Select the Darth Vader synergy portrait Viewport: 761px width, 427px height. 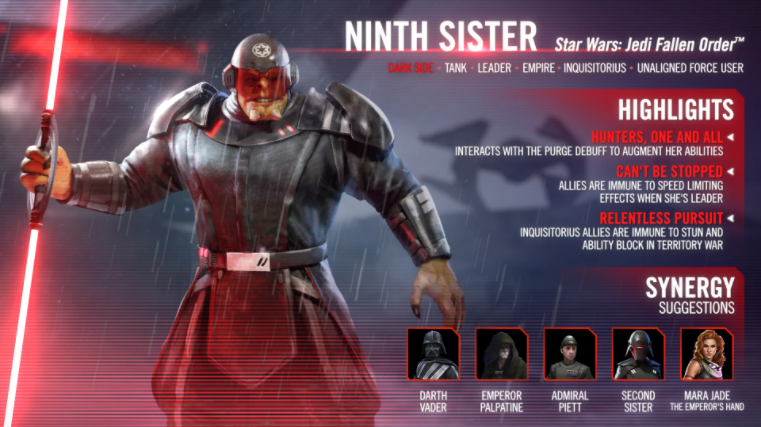coord(433,353)
